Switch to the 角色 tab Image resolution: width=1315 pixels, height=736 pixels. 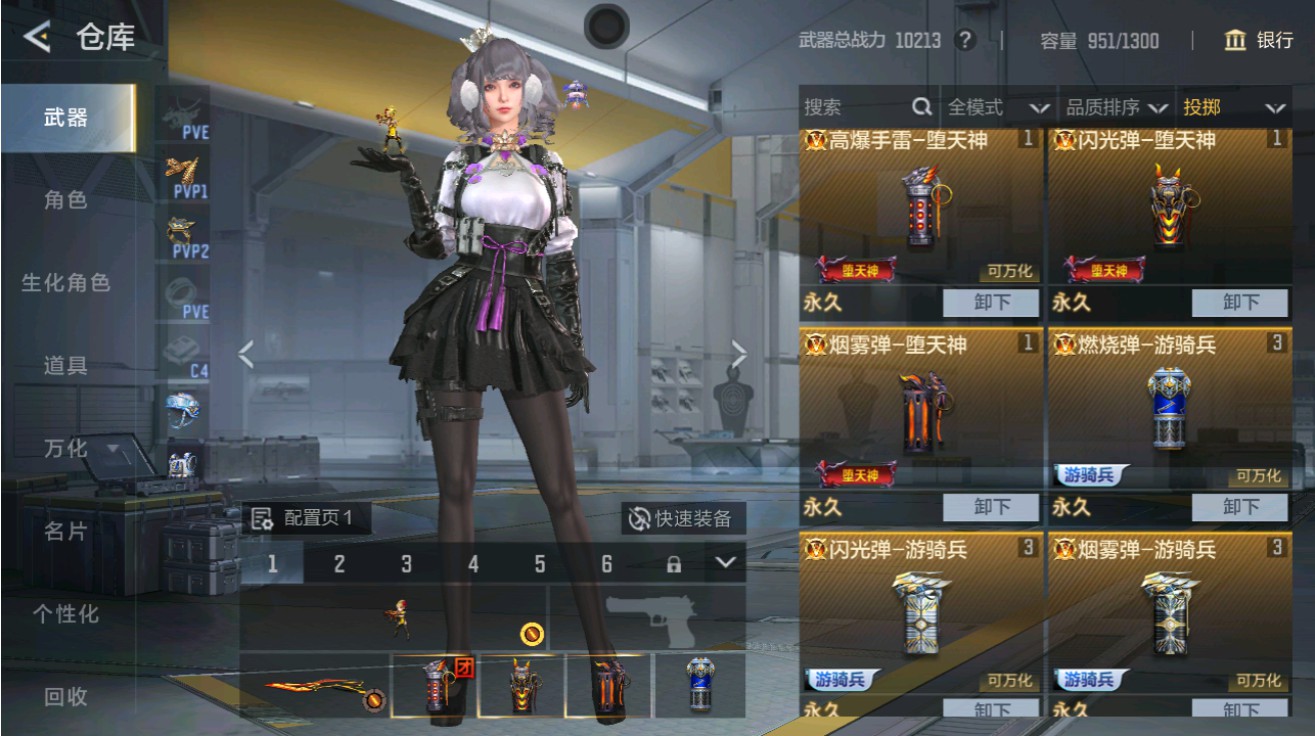pyautogui.click(x=68, y=199)
